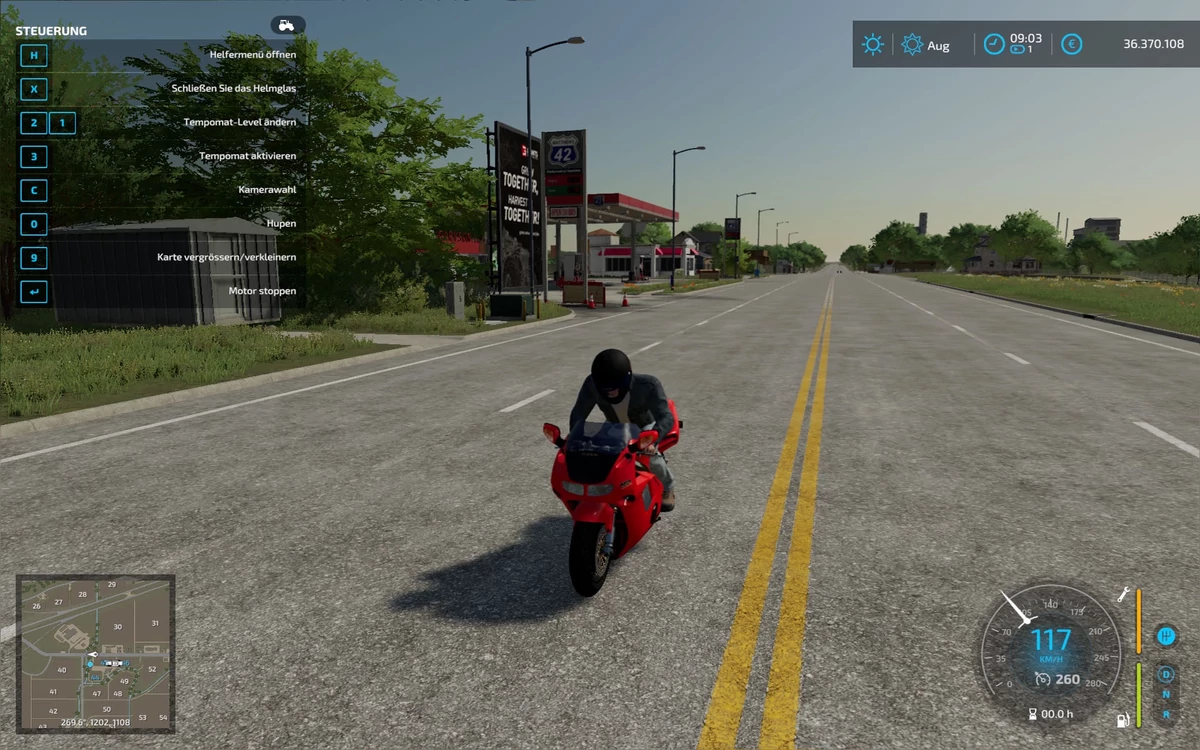The width and height of the screenshot is (1200, 750).
Task: Toggle the cruise control speed icon
Action: 1042,679
